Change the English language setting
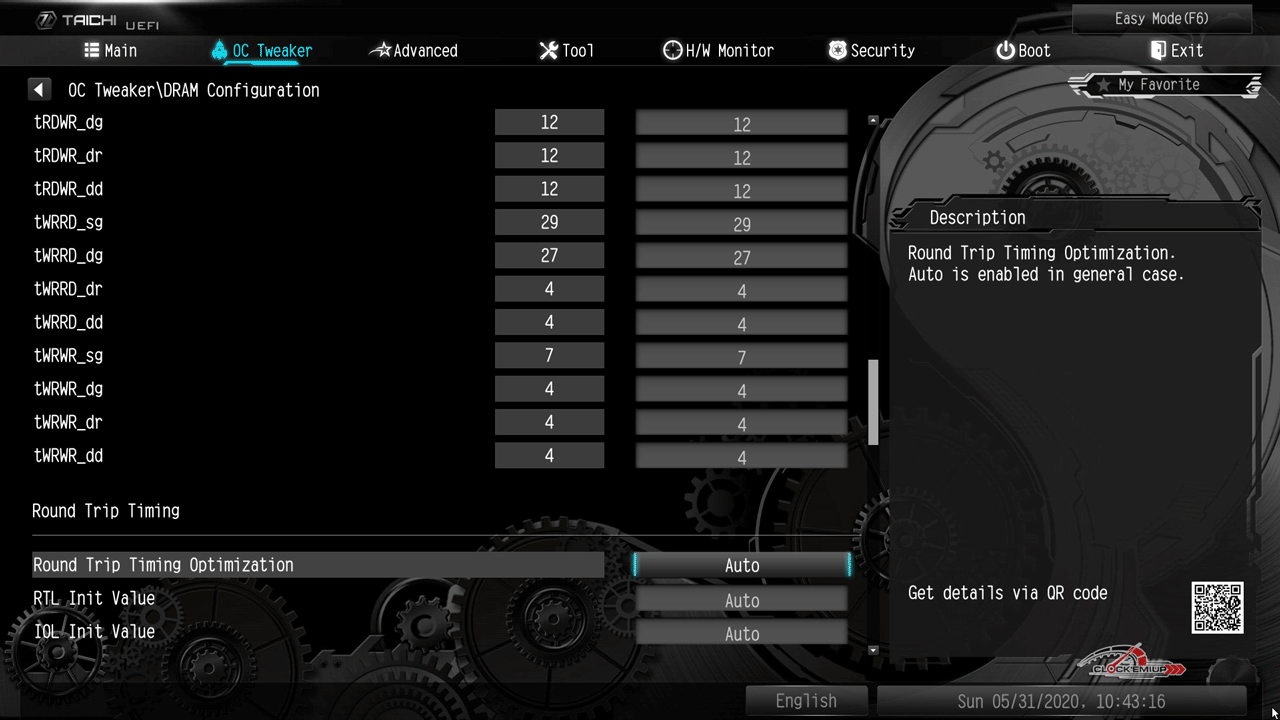The height and width of the screenshot is (720, 1280). pos(806,701)
